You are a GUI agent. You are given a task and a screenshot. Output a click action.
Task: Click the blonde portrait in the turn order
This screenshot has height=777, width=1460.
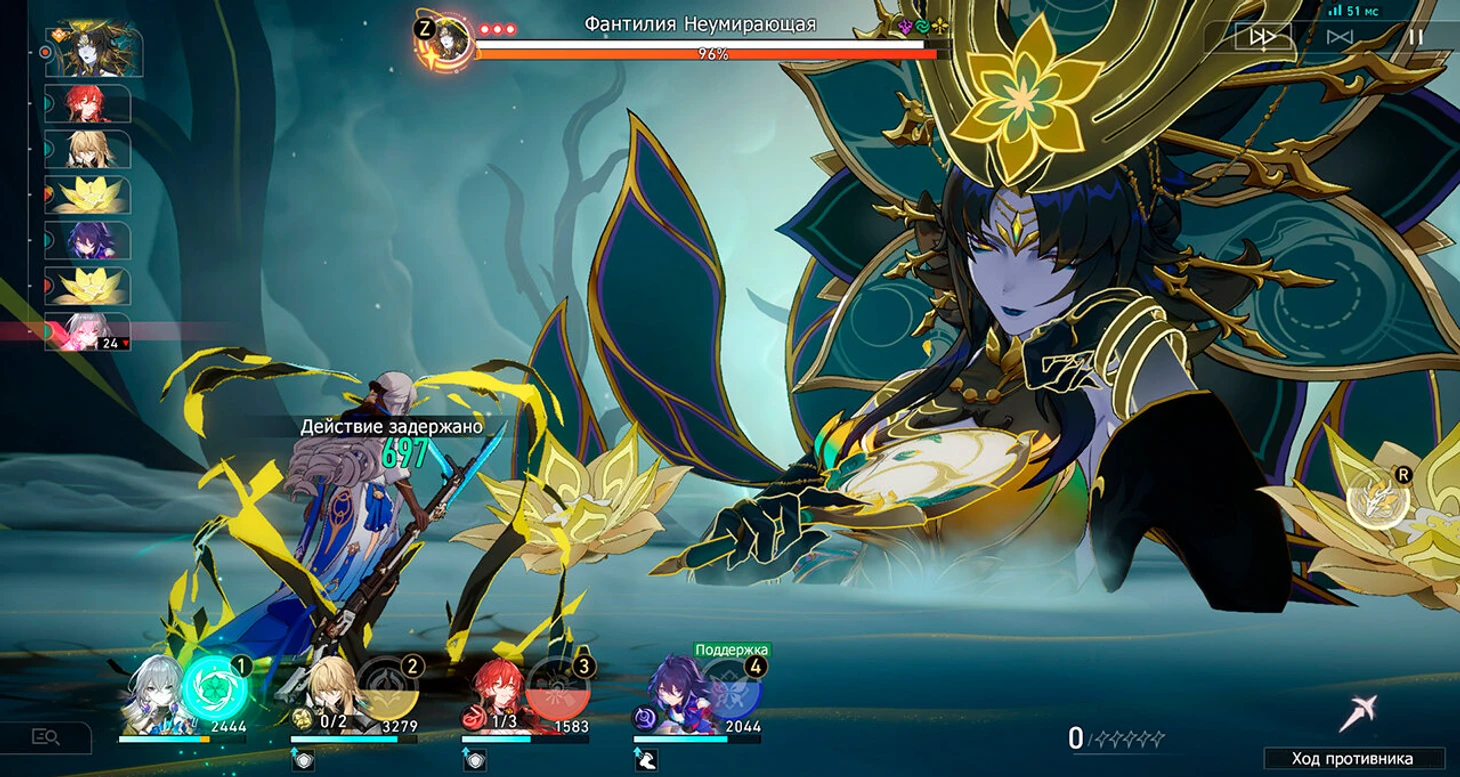(88, 149)
